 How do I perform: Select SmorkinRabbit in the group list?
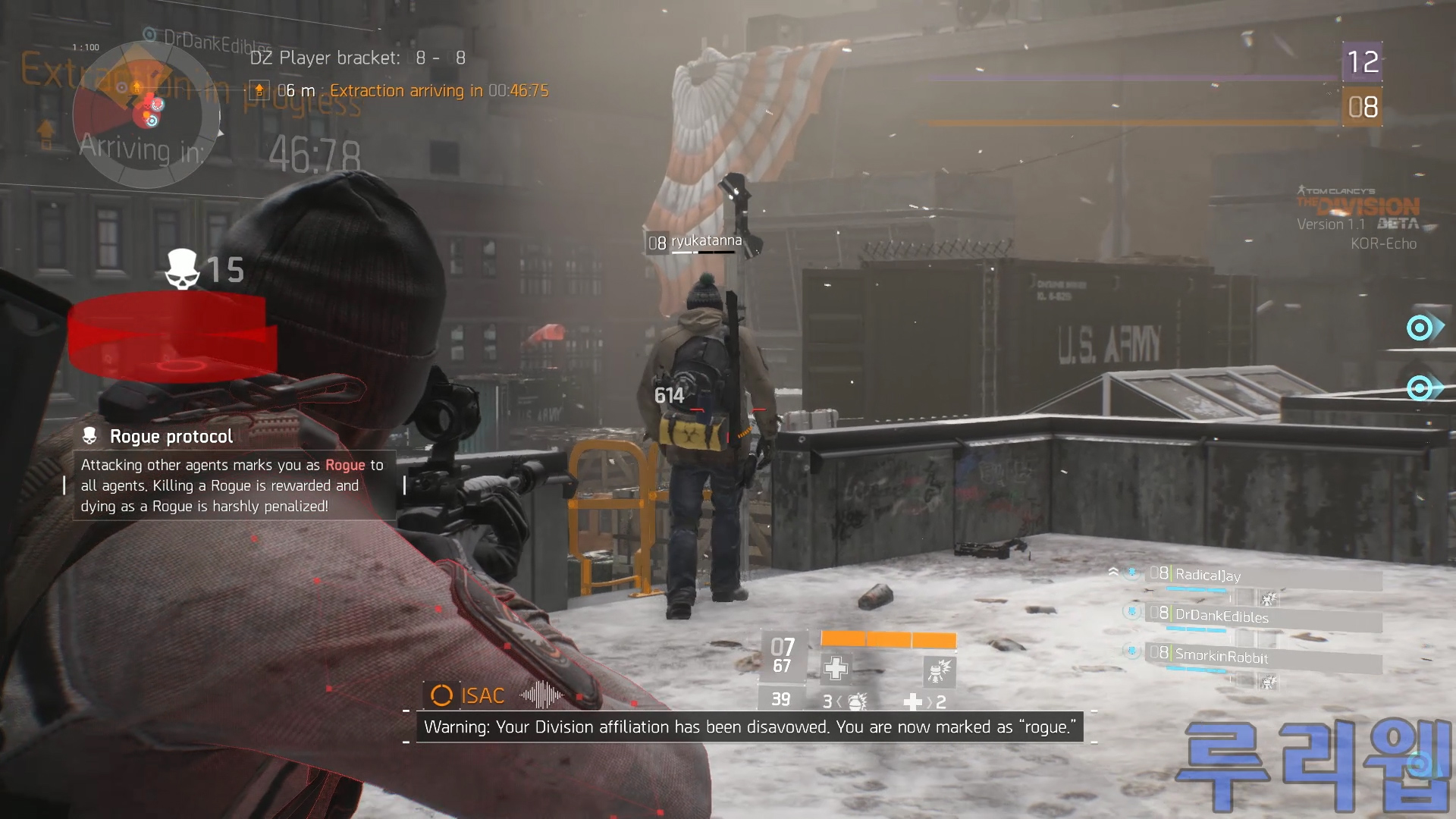point(1222,657)
